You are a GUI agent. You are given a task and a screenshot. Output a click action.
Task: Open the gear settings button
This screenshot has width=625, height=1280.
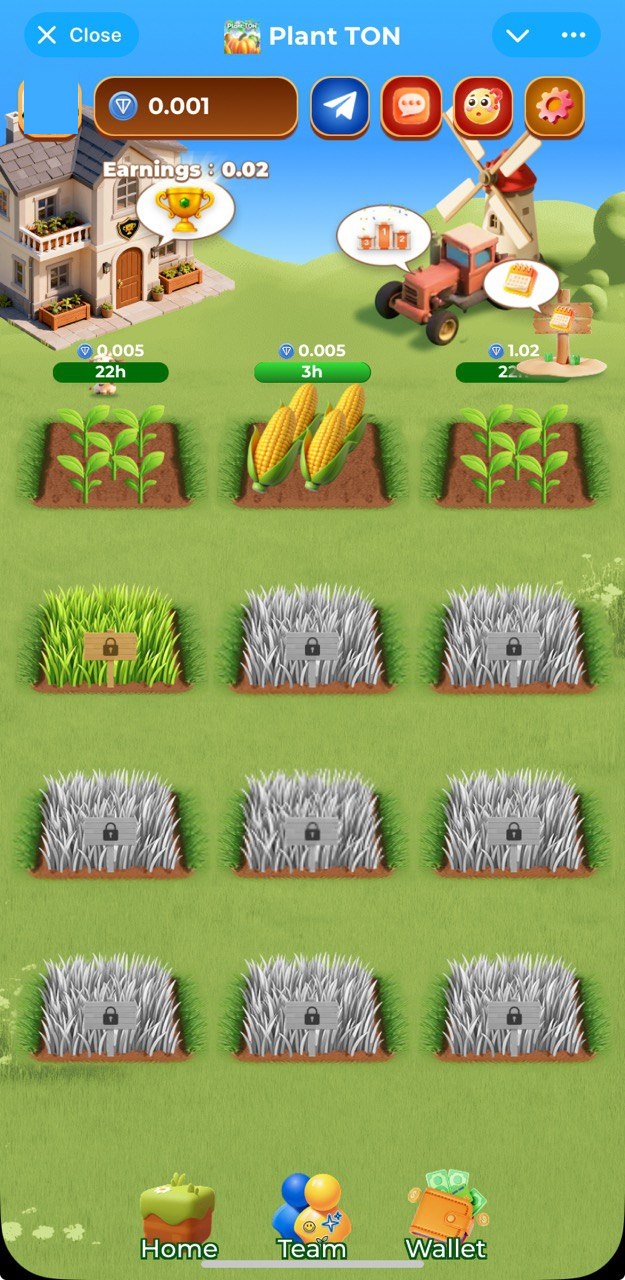[x=555, y=107]
